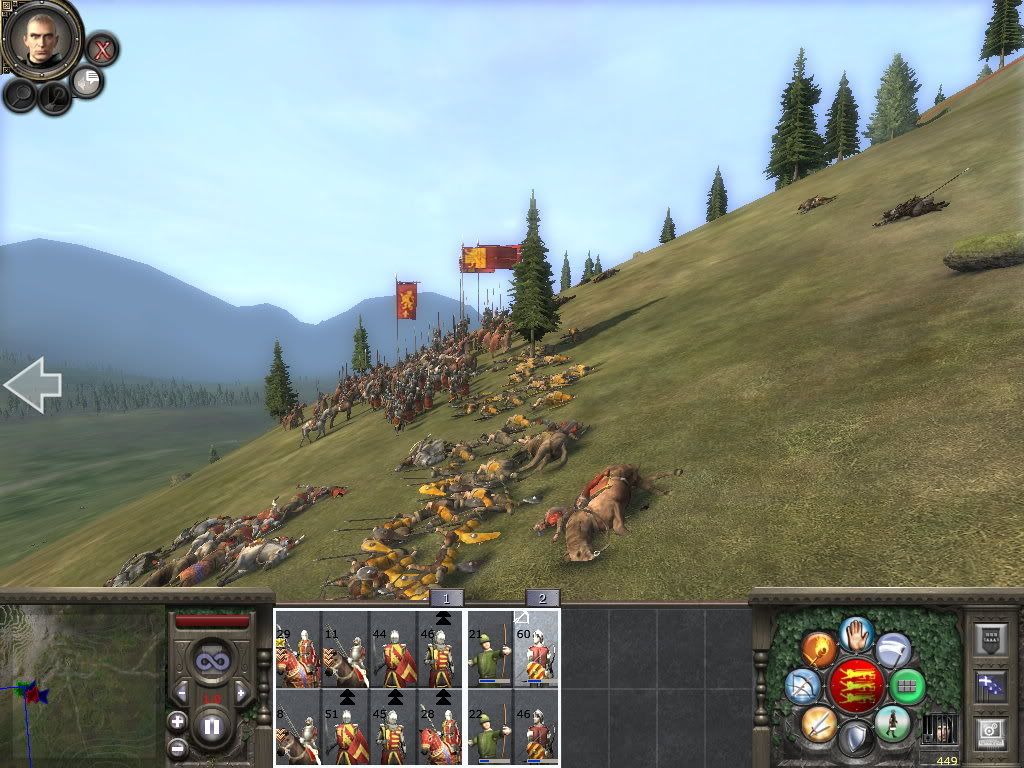Zoom out the minimap with minus

pyautogui.click(x=177, y=747)
